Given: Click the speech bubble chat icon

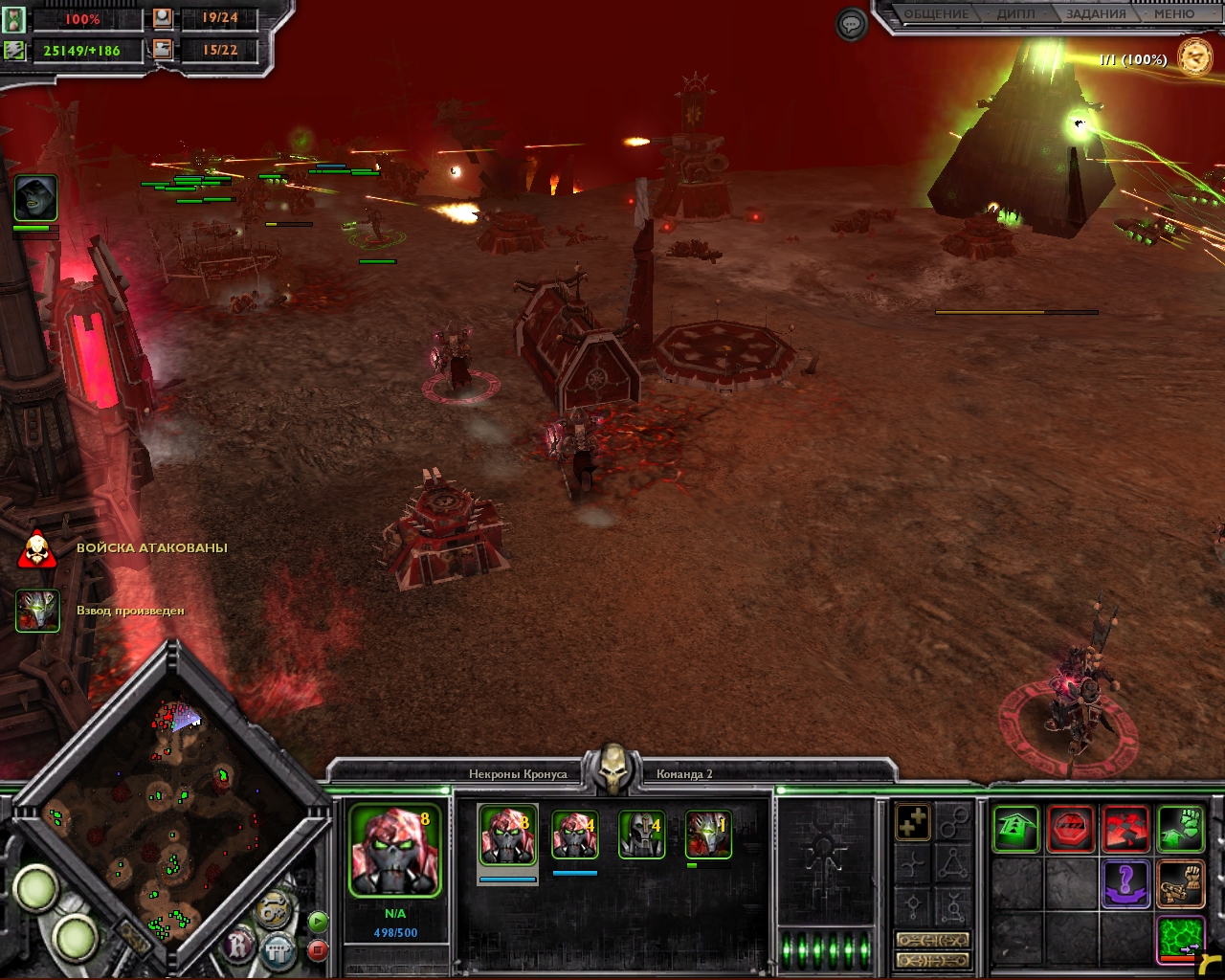Looking at the screenshot, I should 851,25.
